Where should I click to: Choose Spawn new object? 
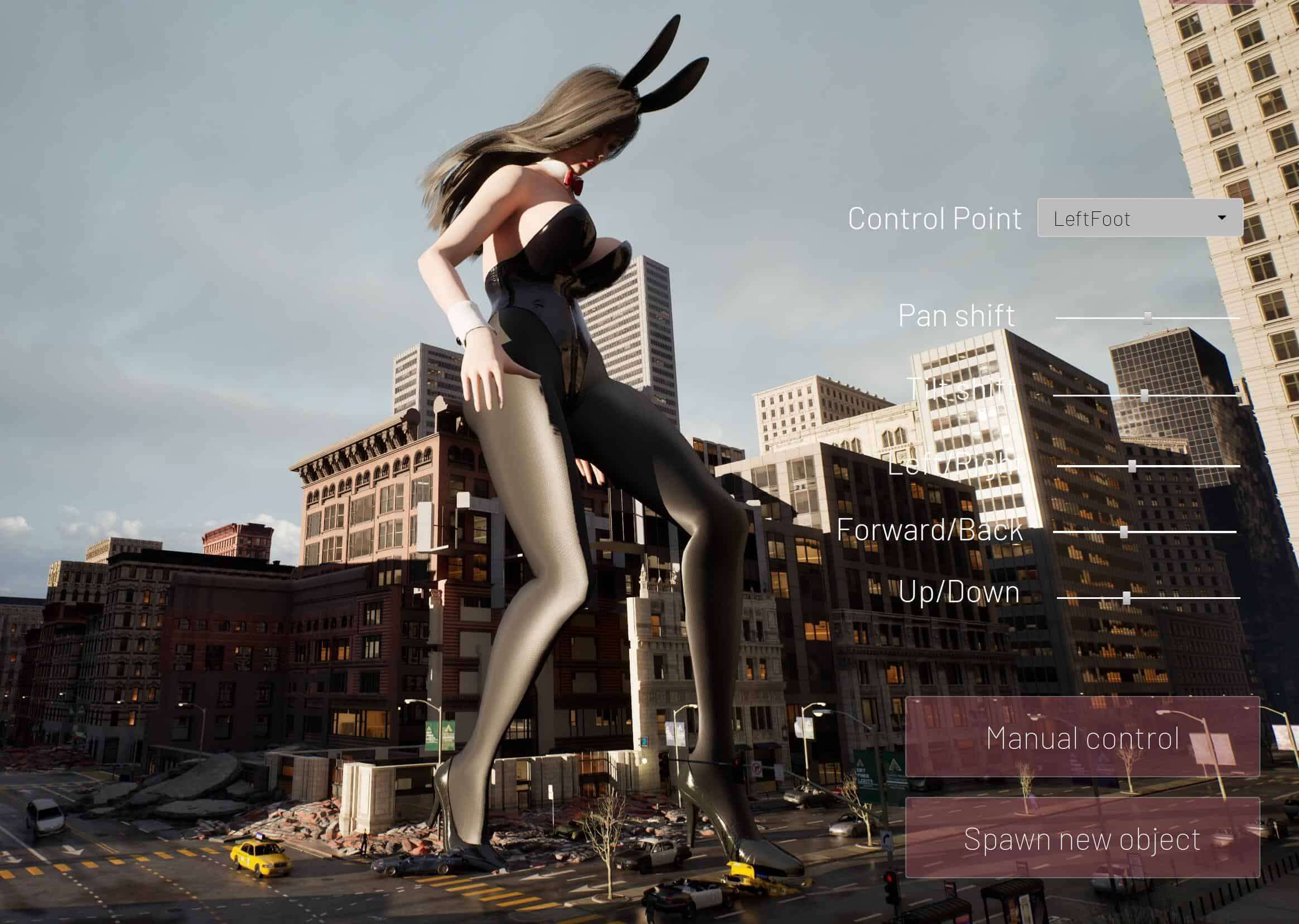point(1082,839)
